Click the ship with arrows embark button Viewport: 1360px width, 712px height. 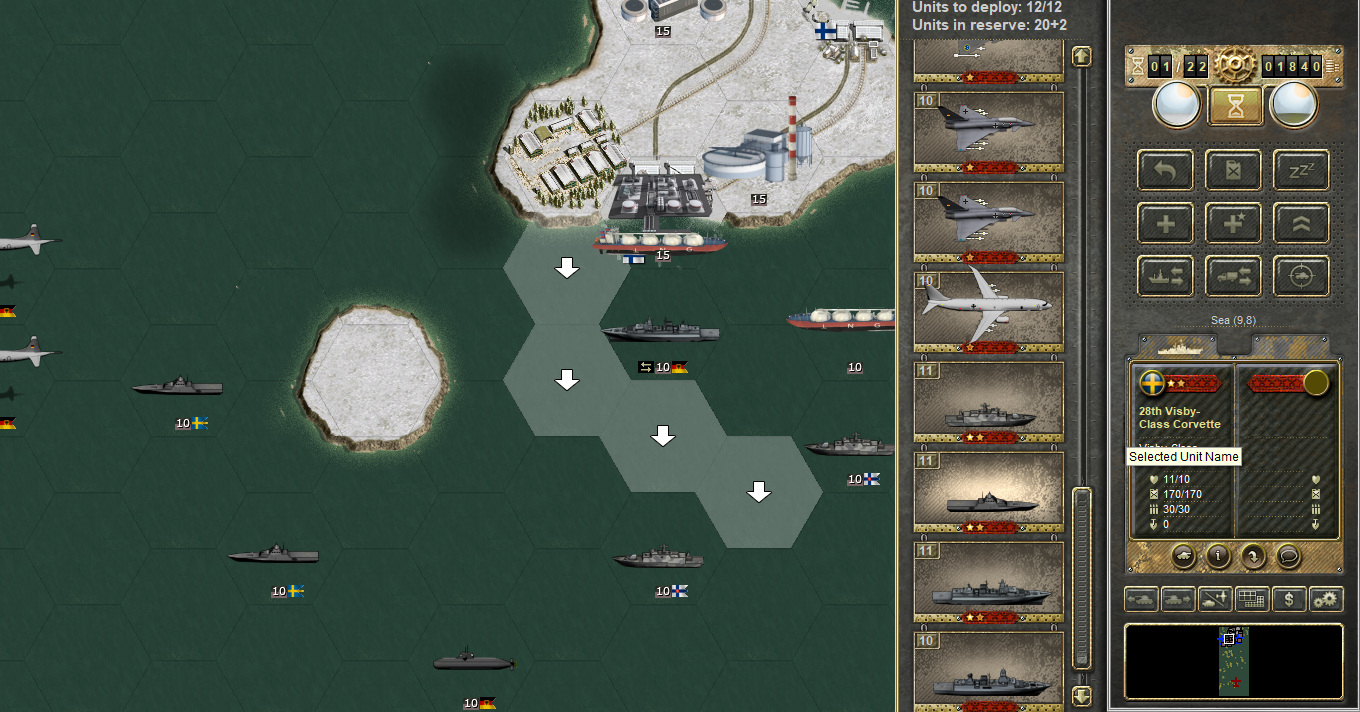coord(1165,276)
